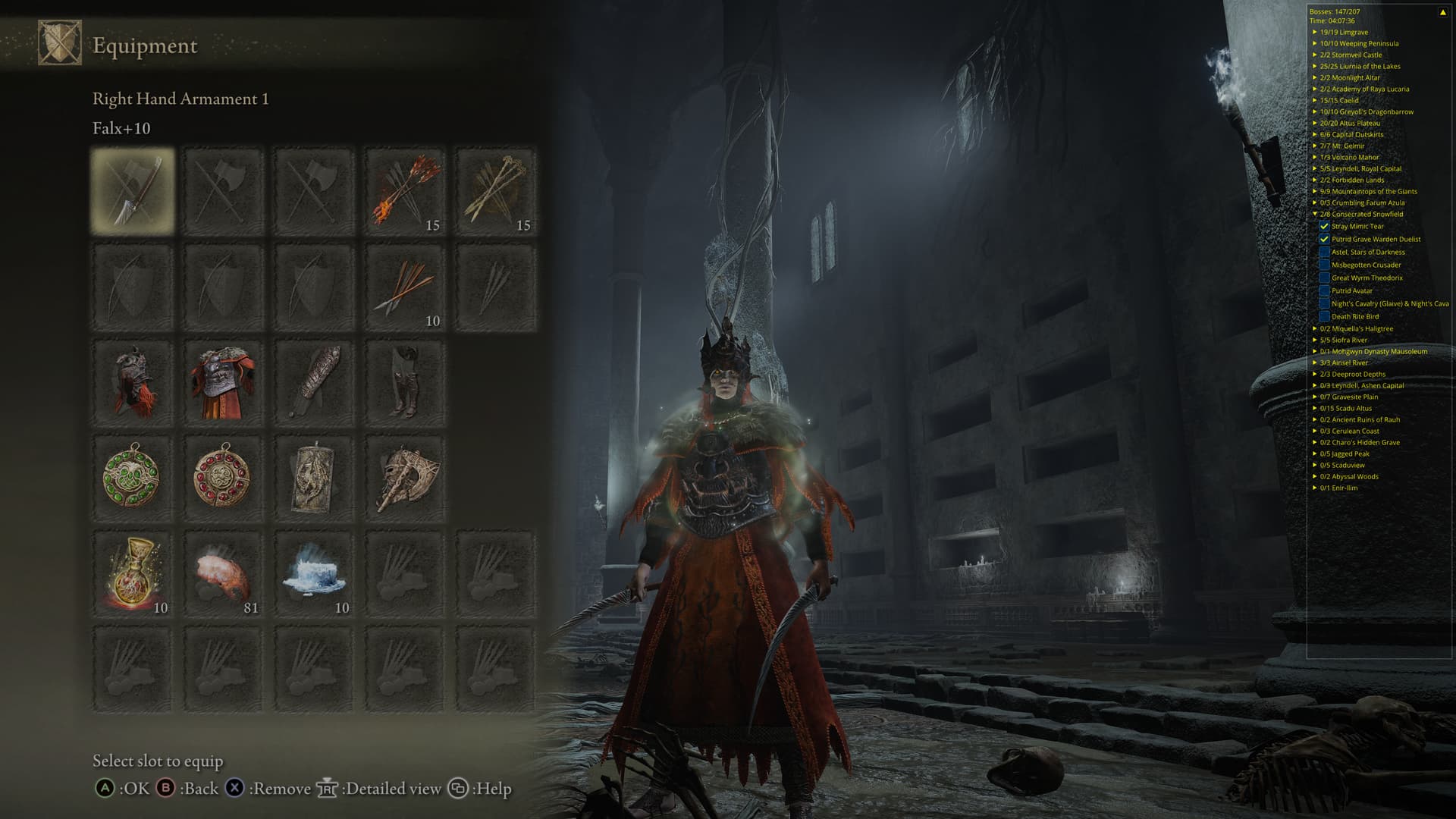
Task: Pick the bolts slot with 10 count
Action: coord(405,287)
